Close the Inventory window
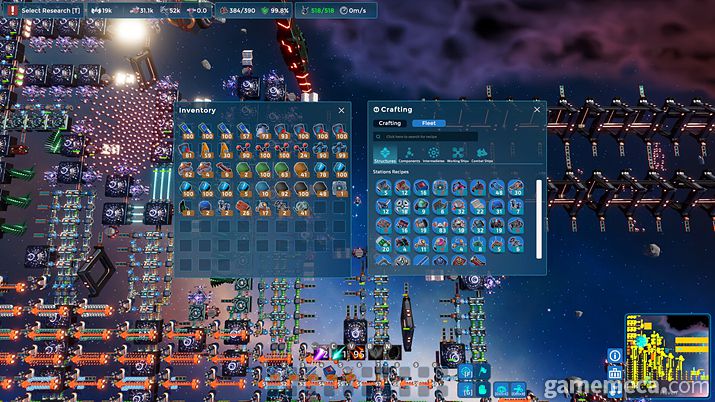 [341, 110]
